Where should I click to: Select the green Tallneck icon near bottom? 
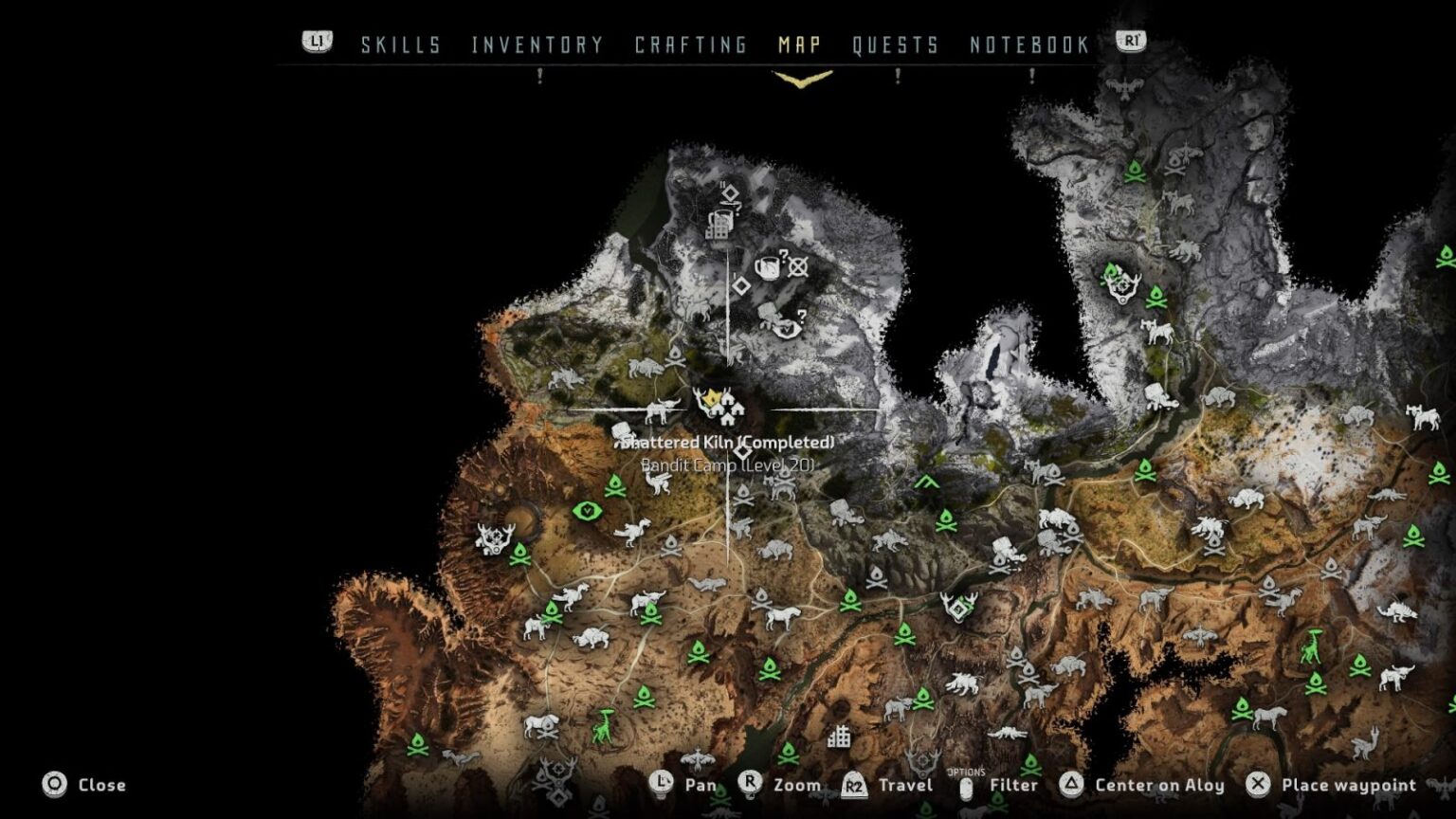coord(607,725)
